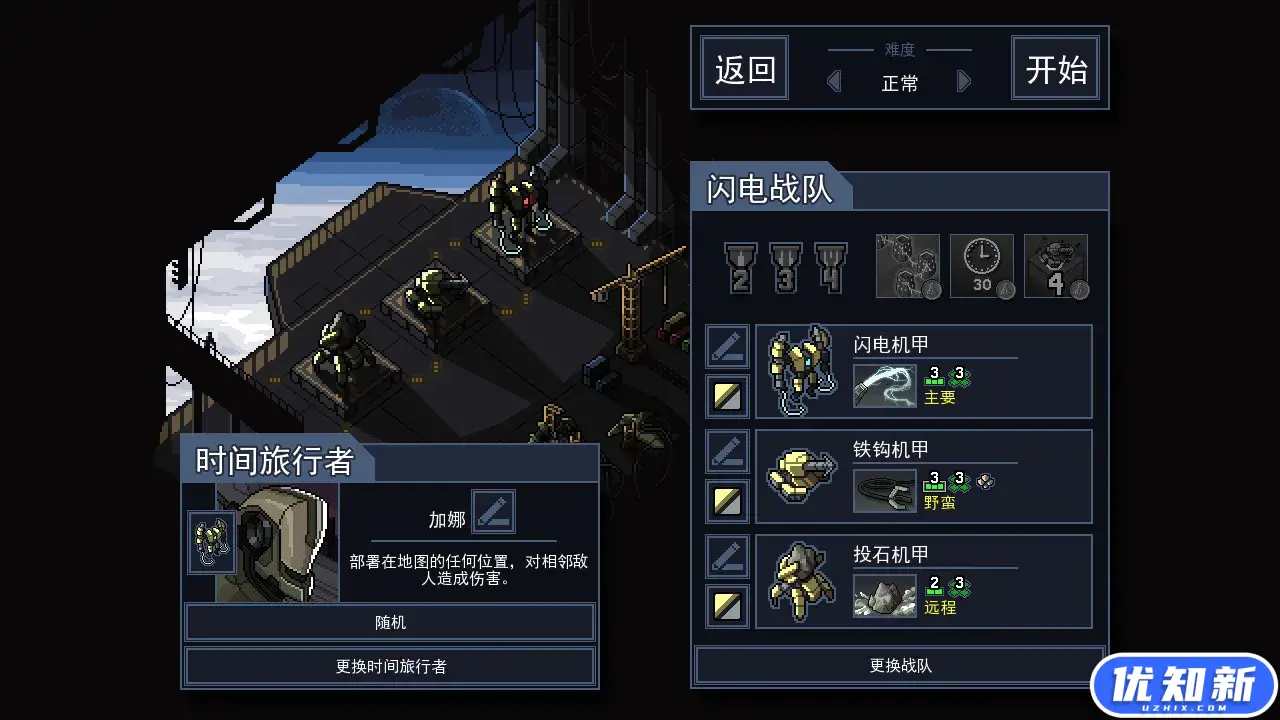This screenshot has width=1280, height=720.
Task: Check the tank squad achievement marked 4
Action: 1056,265
